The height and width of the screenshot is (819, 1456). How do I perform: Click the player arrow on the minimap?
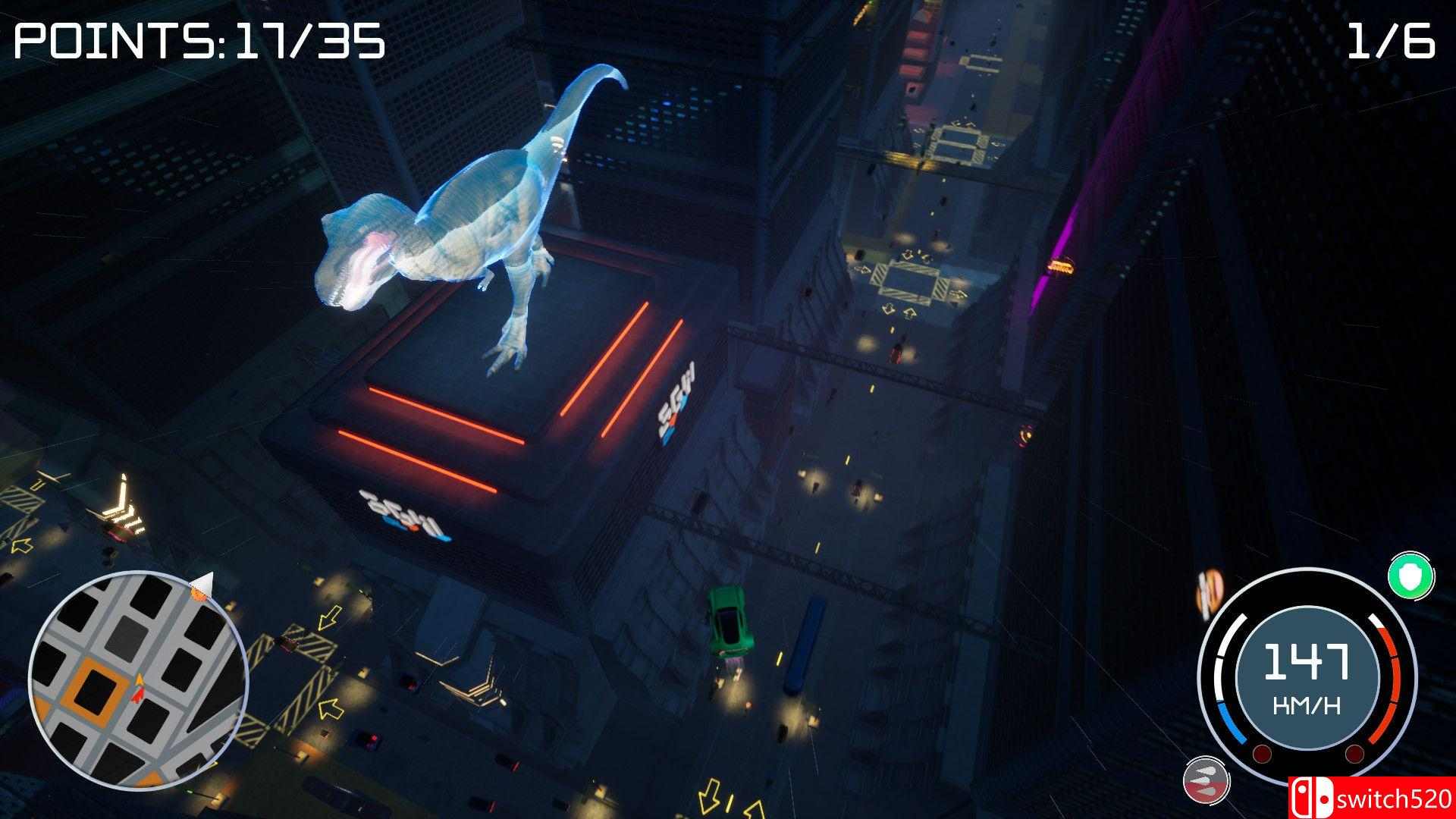(139, 689)
